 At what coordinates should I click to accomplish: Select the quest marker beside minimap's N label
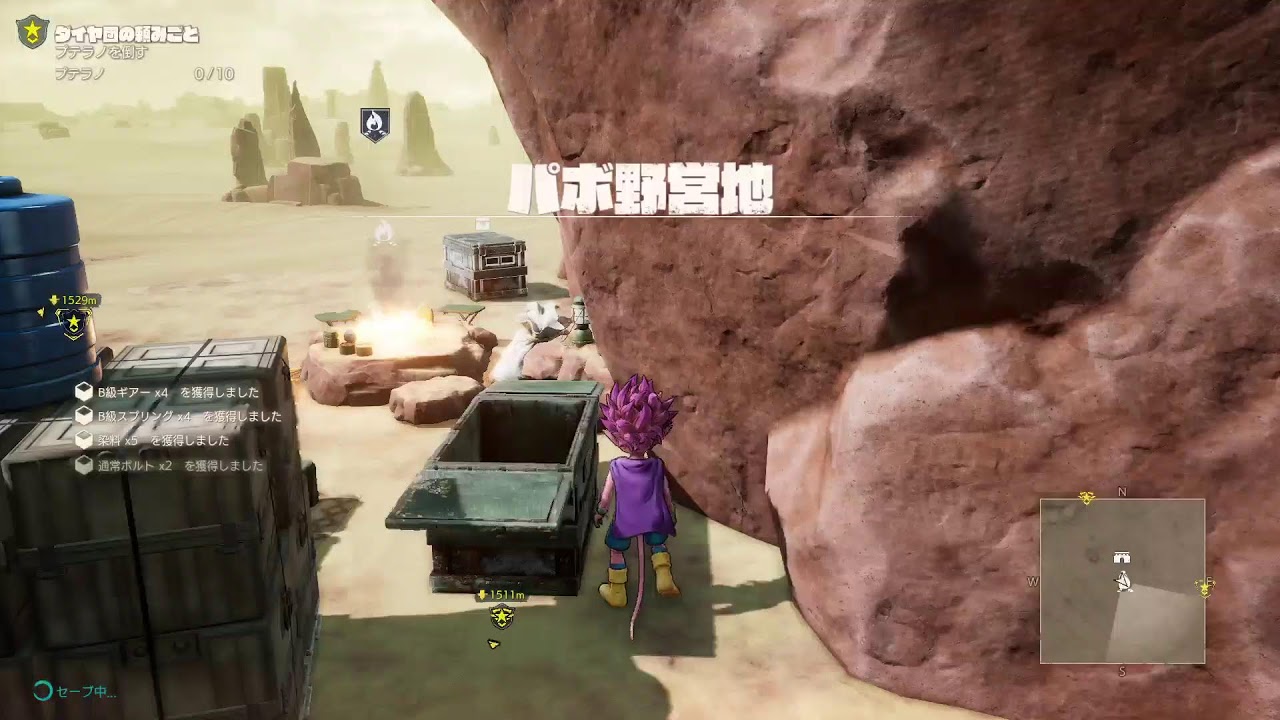[1087, 497]
